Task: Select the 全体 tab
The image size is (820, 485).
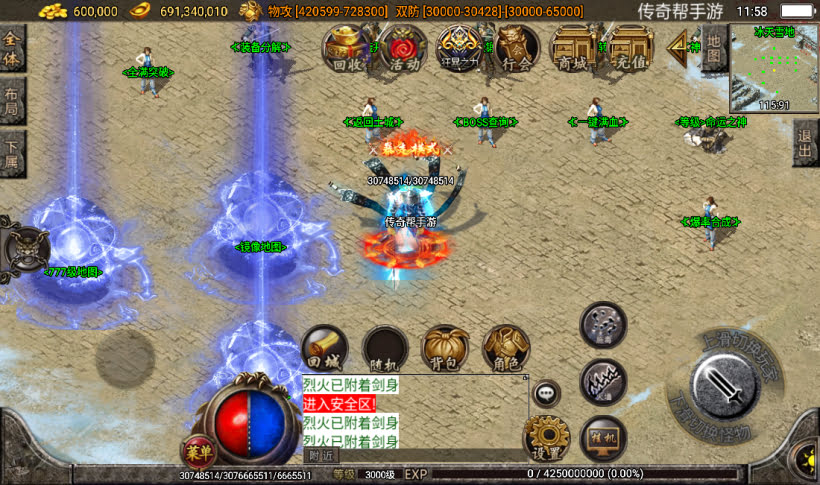Action: (11, 49)
